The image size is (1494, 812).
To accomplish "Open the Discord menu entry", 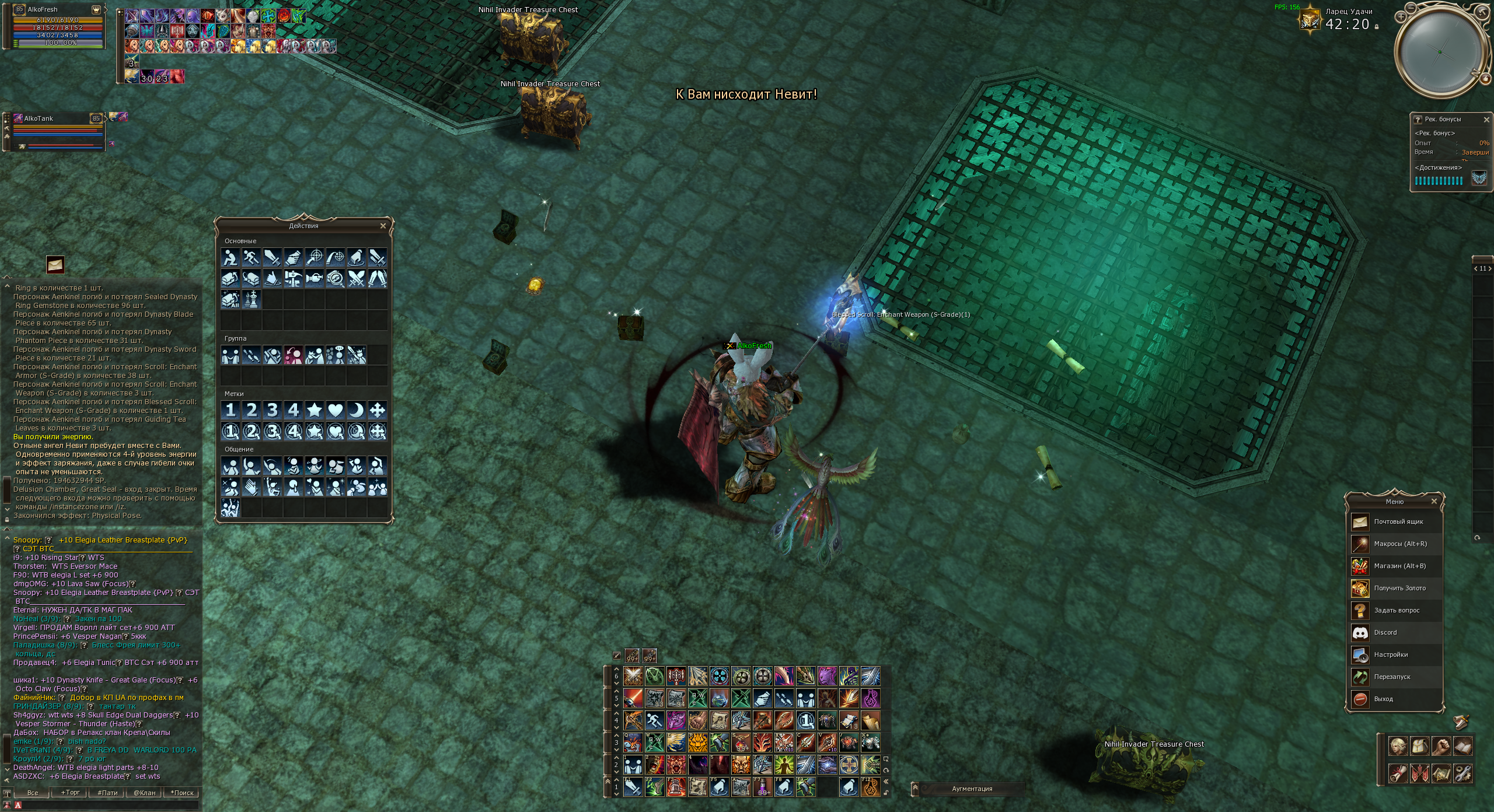I will click(x=1385, y=633).
